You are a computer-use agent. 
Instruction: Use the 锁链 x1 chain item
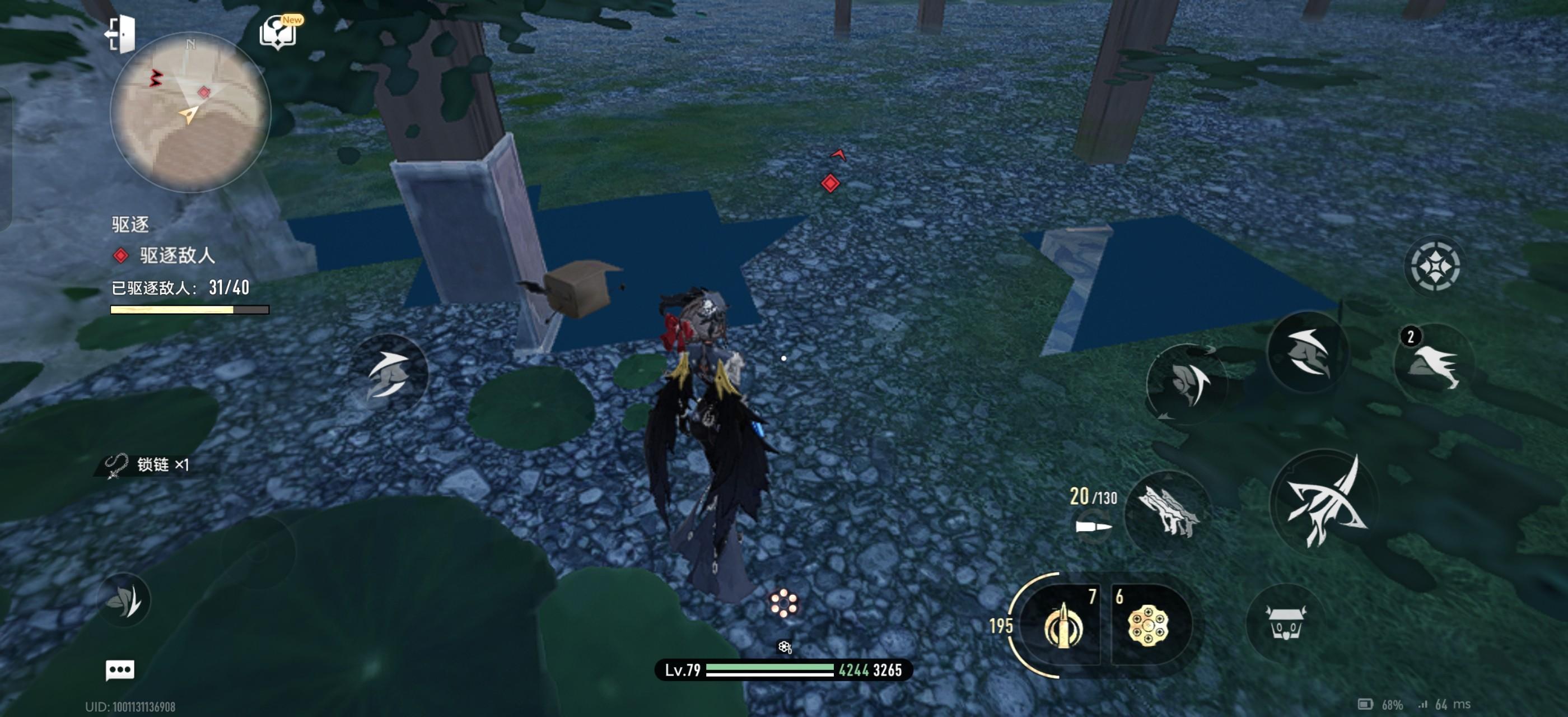click(148, 465)
